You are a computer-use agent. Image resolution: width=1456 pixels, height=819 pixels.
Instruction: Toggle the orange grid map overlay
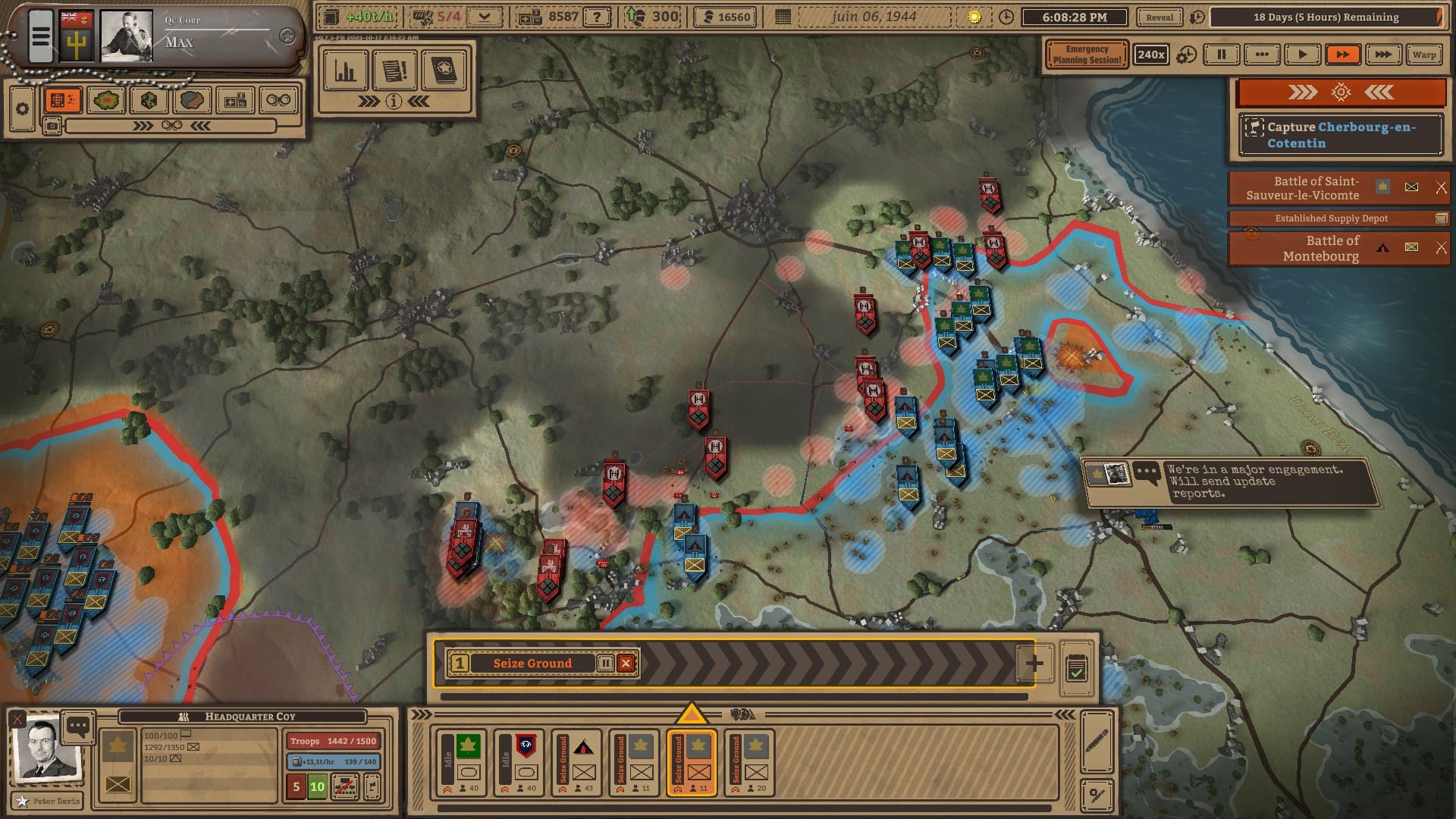(x=63, y=100)
